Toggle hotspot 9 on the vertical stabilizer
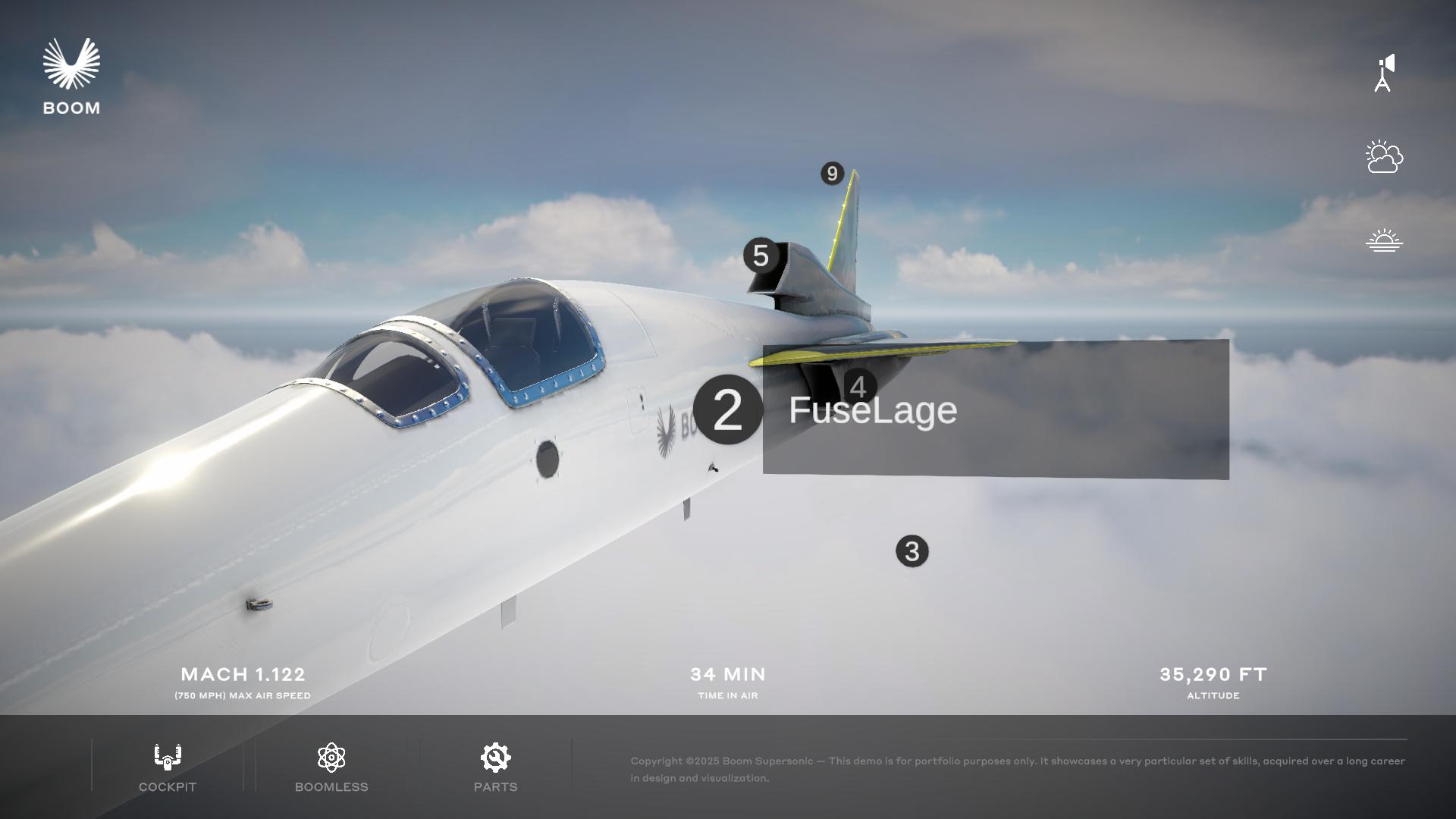1456x819 pixels. [x=831, y=173]
